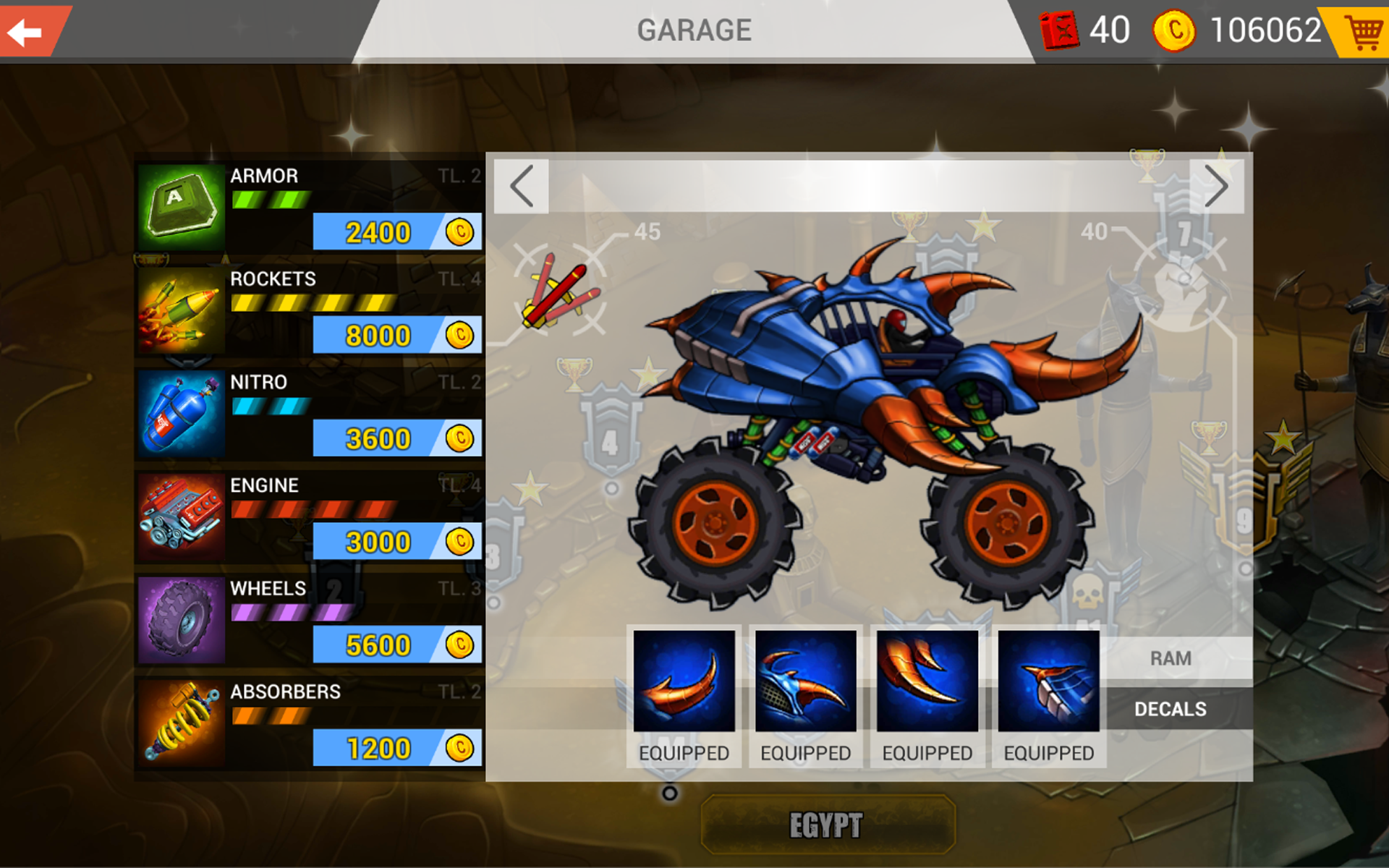Switch to the RAM tab
Image resolution: width=1389 pixels, height=868 pixels.
[1173, 658]
